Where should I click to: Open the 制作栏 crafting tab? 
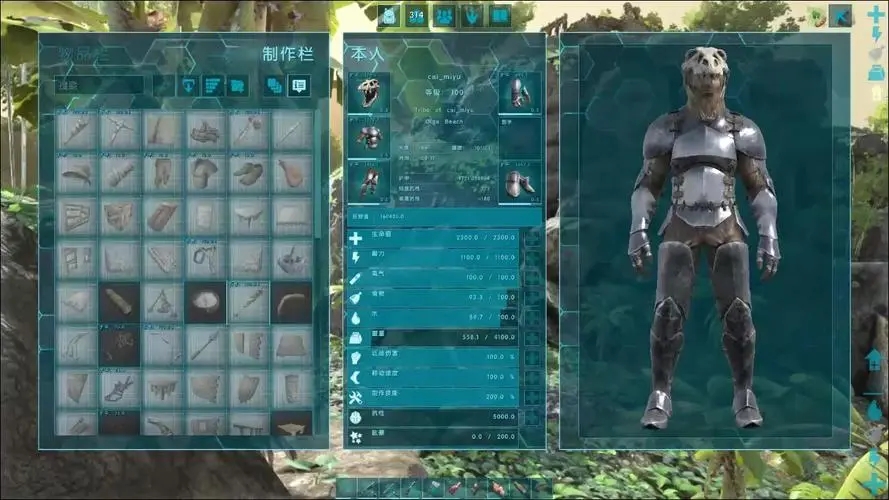[288, 54]
